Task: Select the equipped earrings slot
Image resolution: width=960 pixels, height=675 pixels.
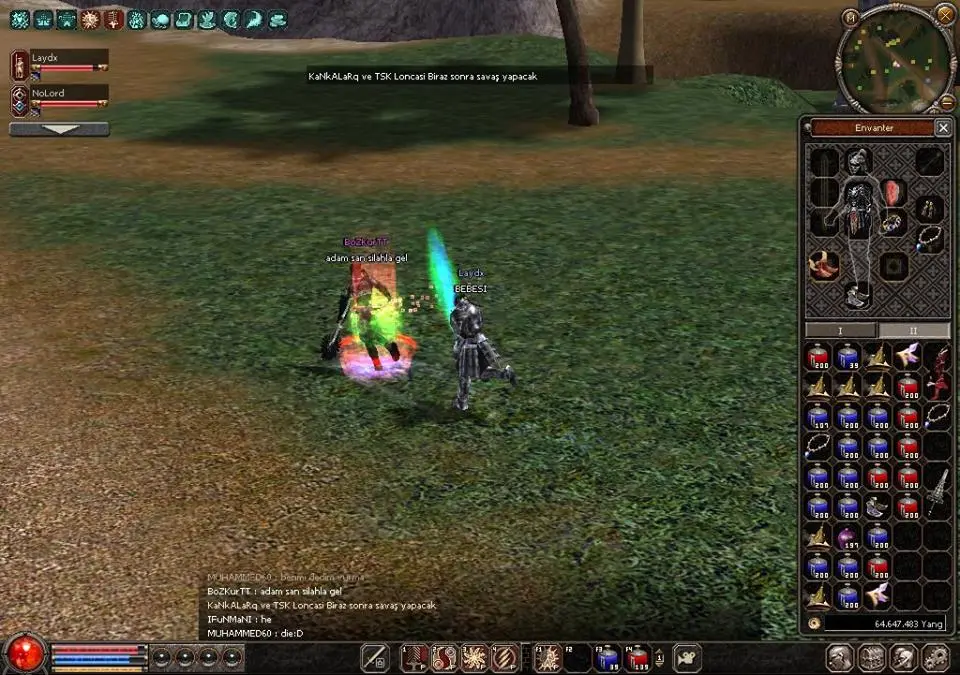Action: point(930,208)
